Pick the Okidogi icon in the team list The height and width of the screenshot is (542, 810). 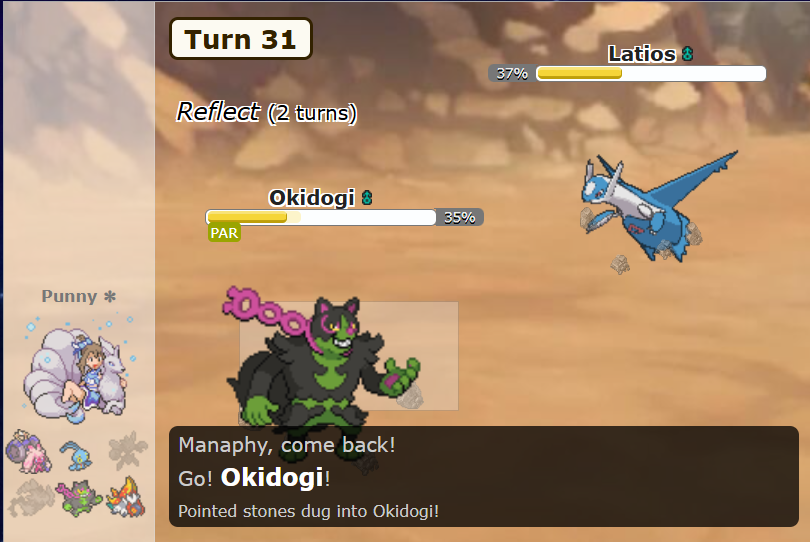coord(77,495)
